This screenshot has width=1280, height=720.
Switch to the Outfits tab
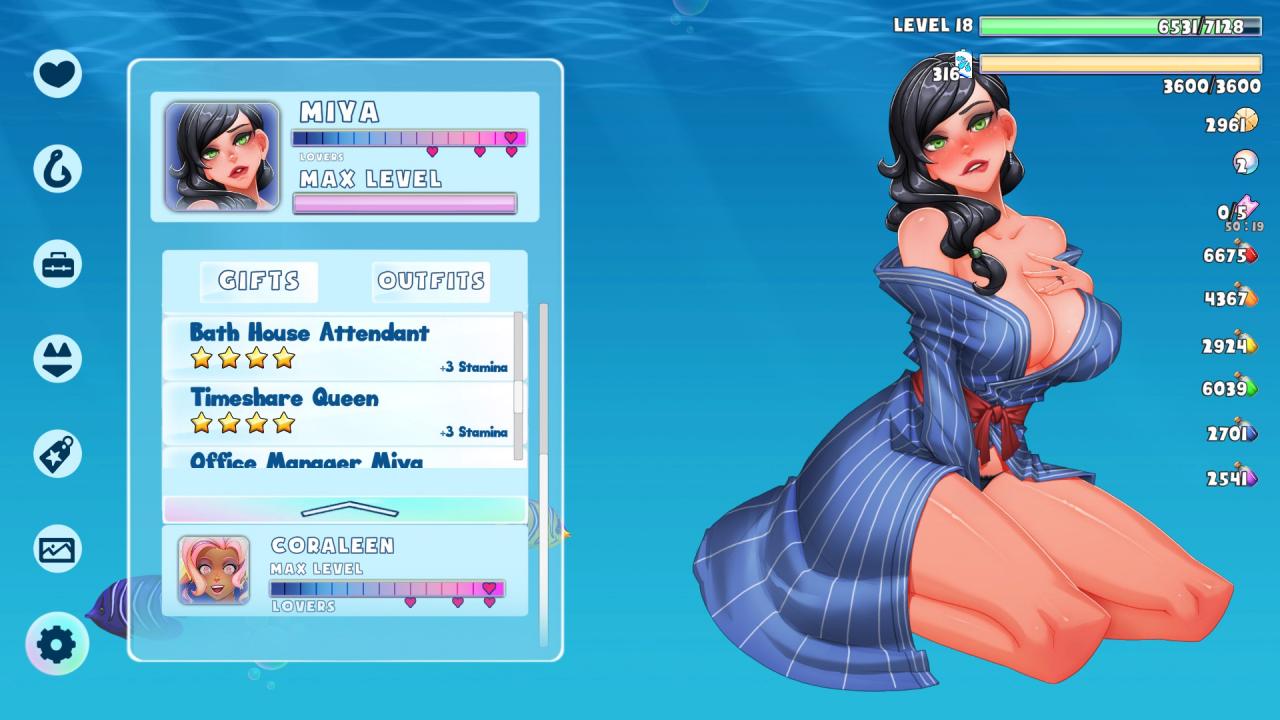point(431,282)
